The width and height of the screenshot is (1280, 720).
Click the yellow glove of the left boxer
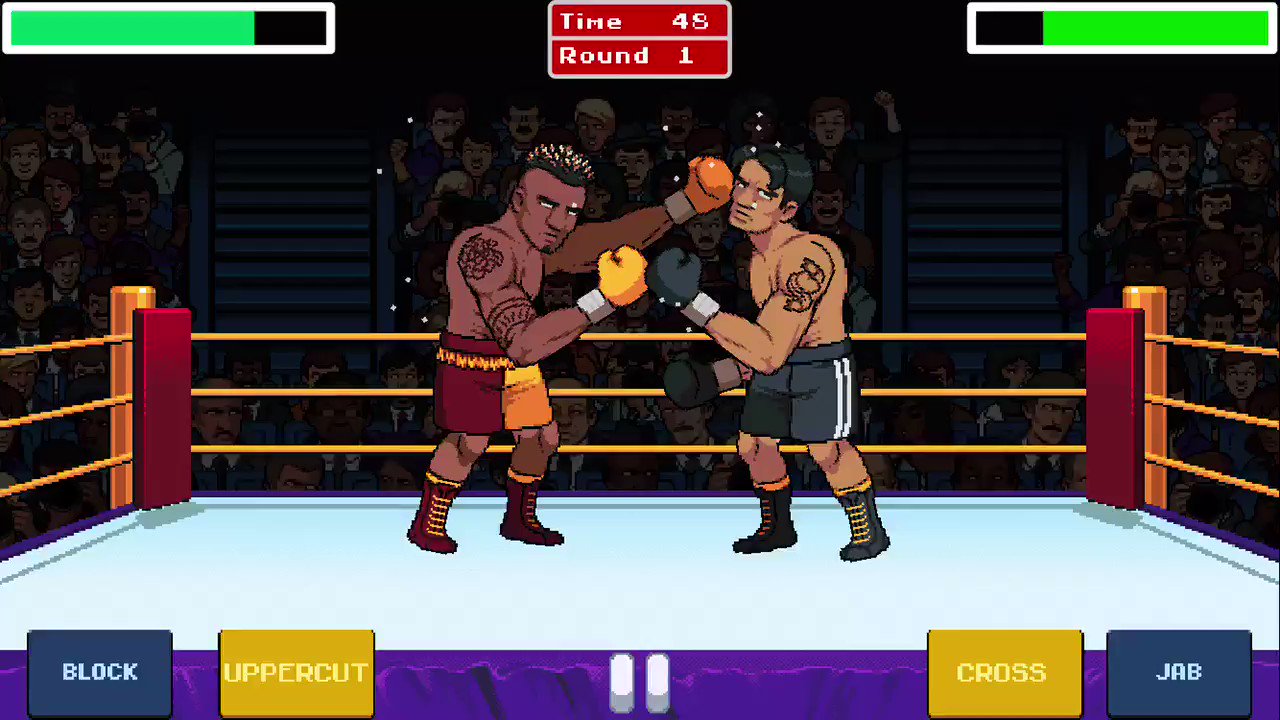(622, 275)
